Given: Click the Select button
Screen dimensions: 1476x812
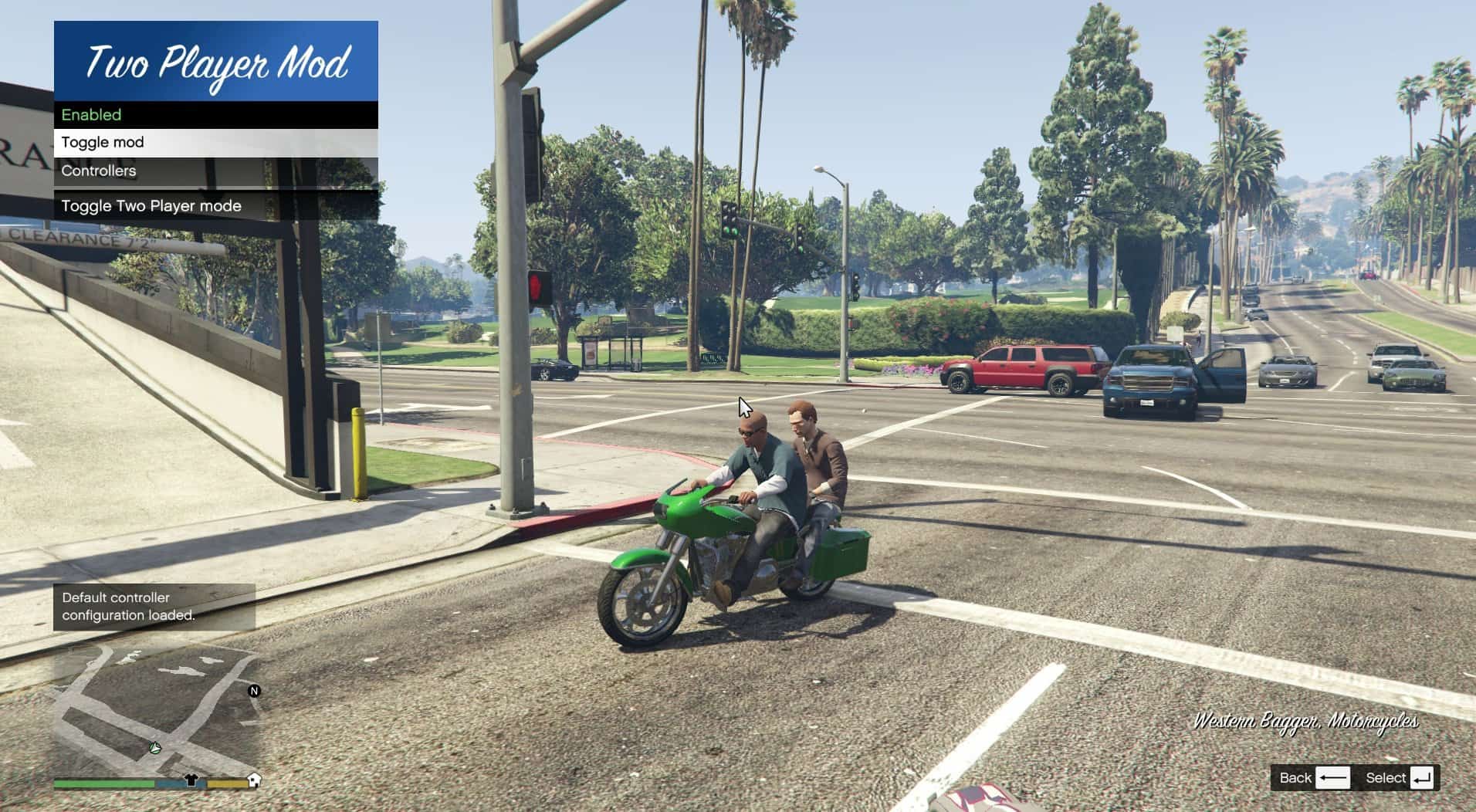Looking at the screenshot, I should point(1399,778).
